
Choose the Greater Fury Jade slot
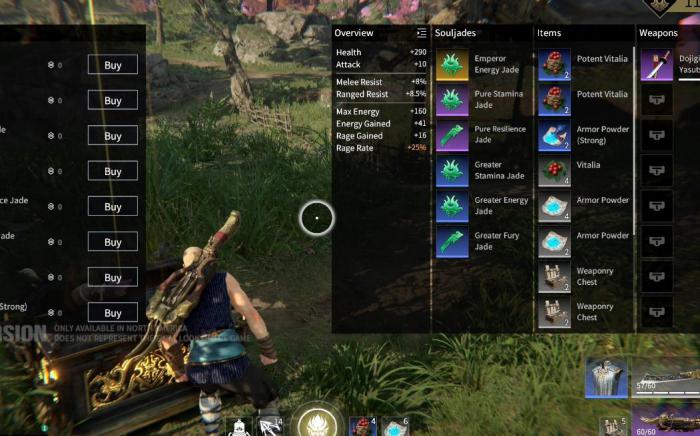452,242
